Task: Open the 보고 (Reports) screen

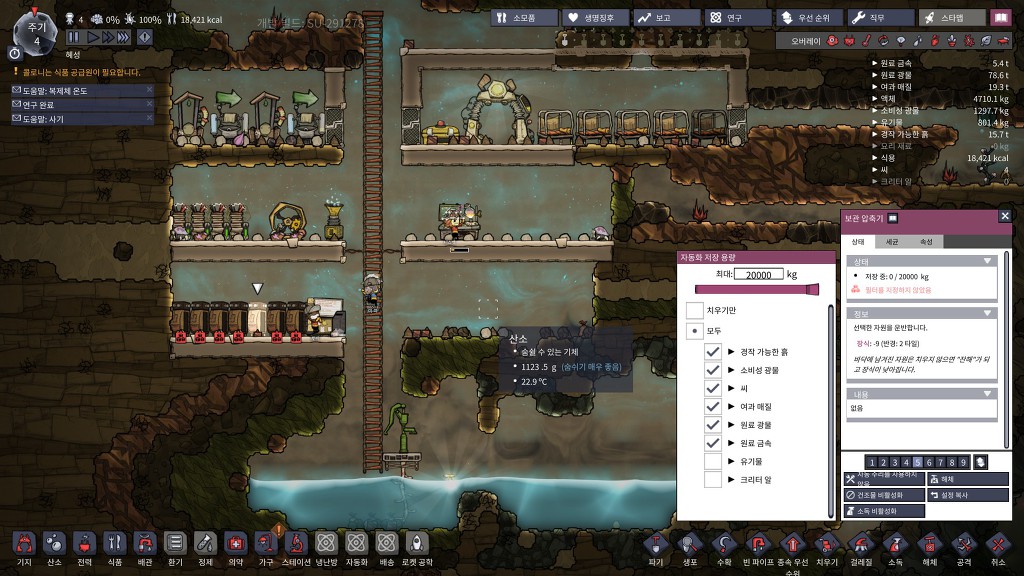Action: tap(664, 17)
